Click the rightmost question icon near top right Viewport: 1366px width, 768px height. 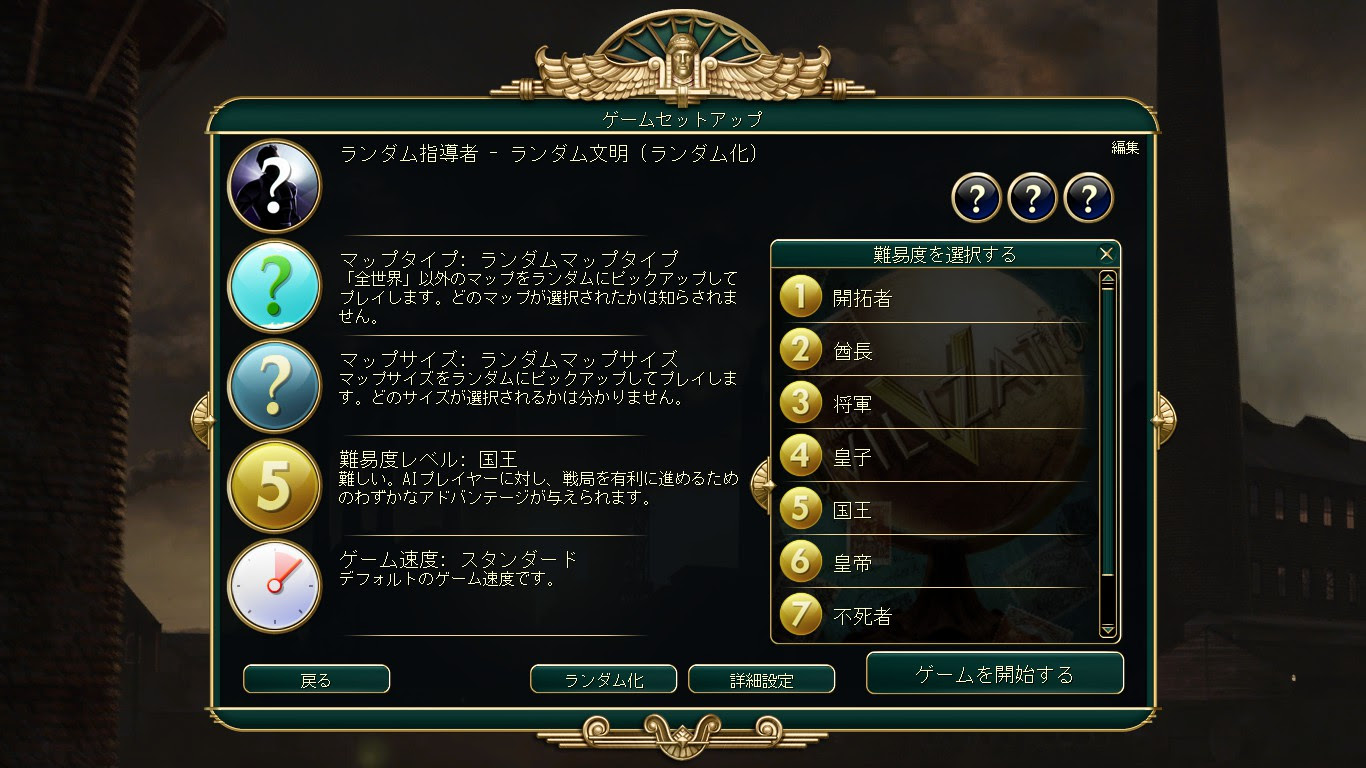(x=1090, y=197)
